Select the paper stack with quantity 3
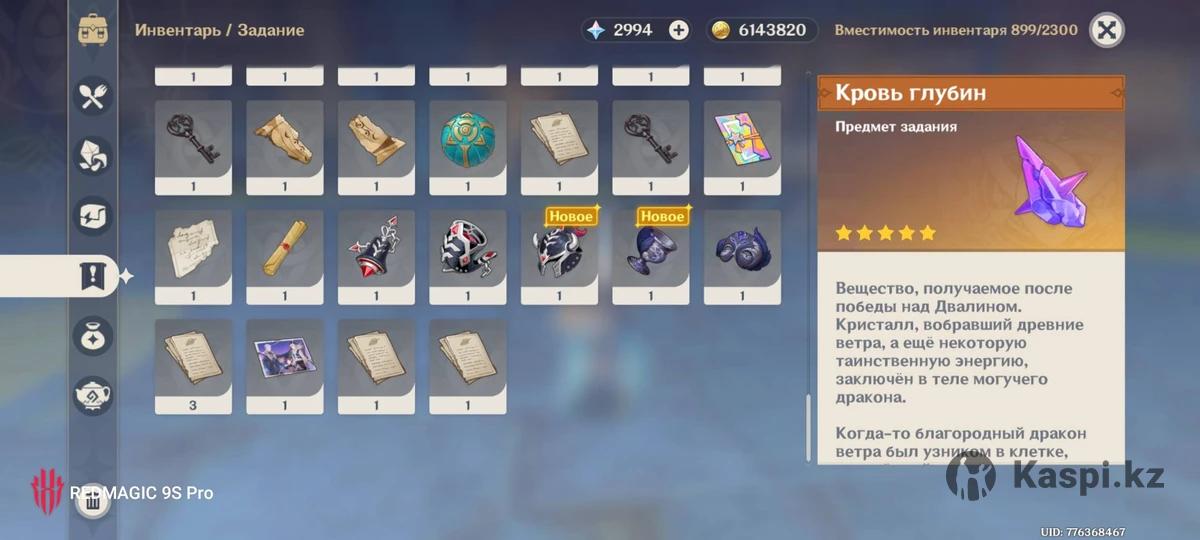The height and width of the screenshot is (540, 1200). (193, 360)
